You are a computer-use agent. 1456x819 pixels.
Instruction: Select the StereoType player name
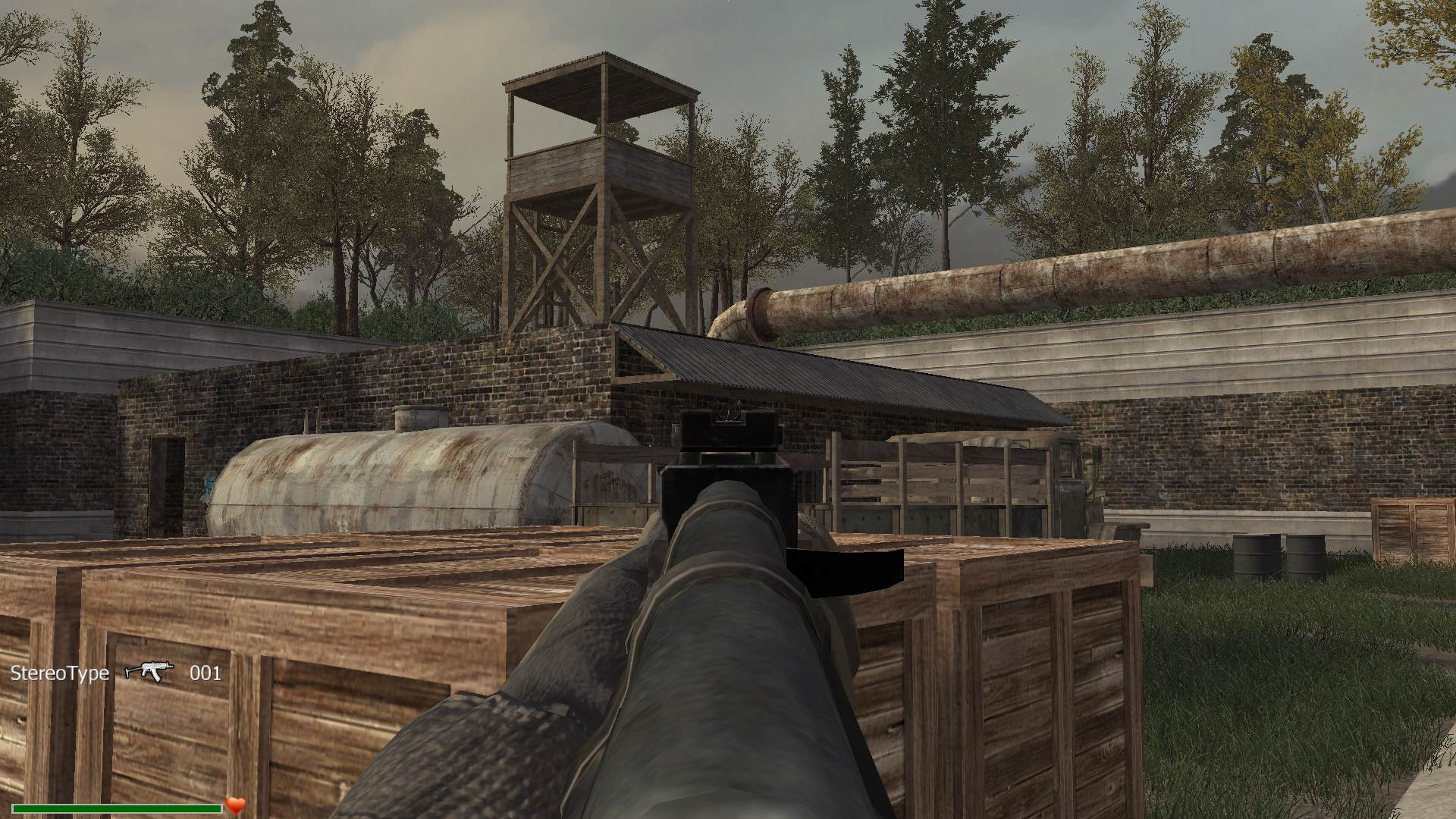[x=60, y=673]
